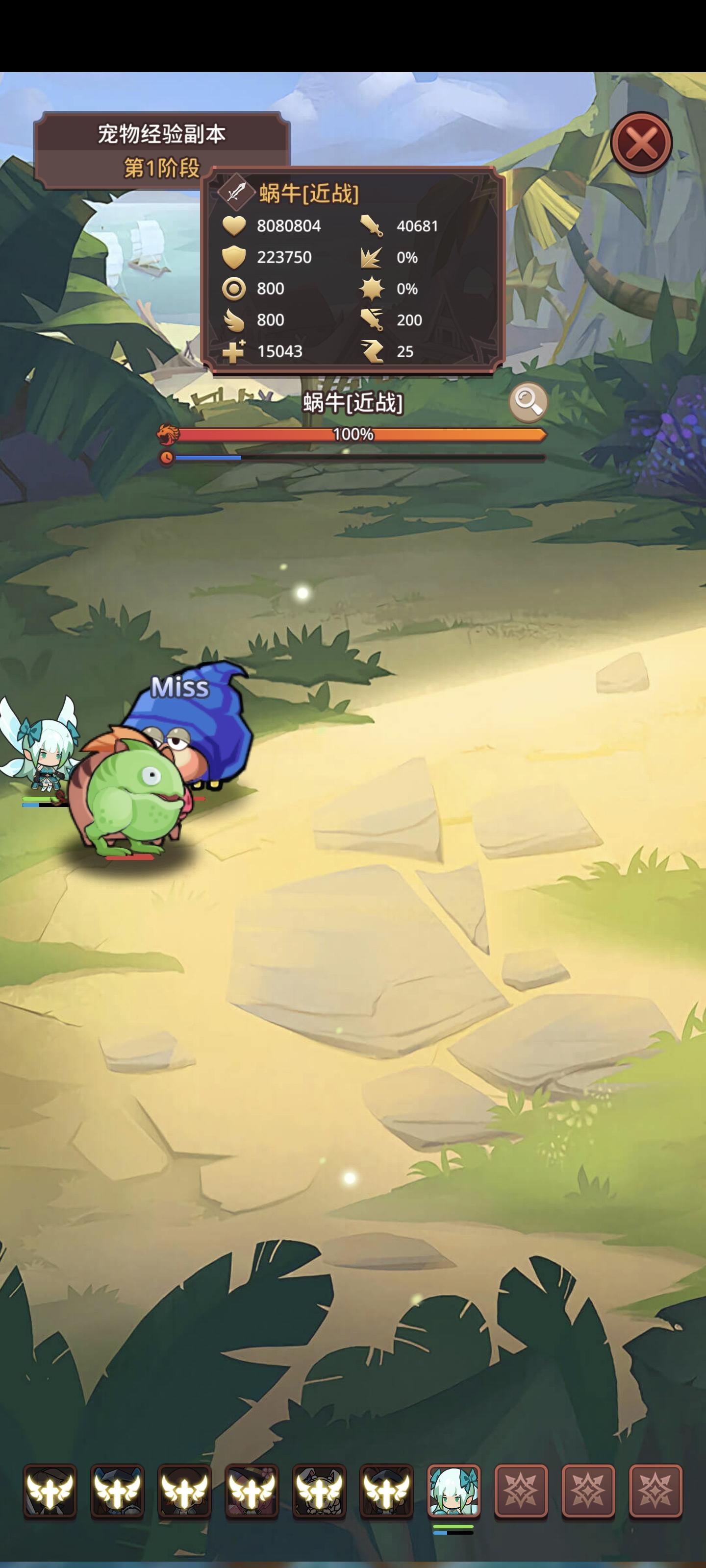
Task: Select the cross healing icon labeled 15043
Action: 234,351
